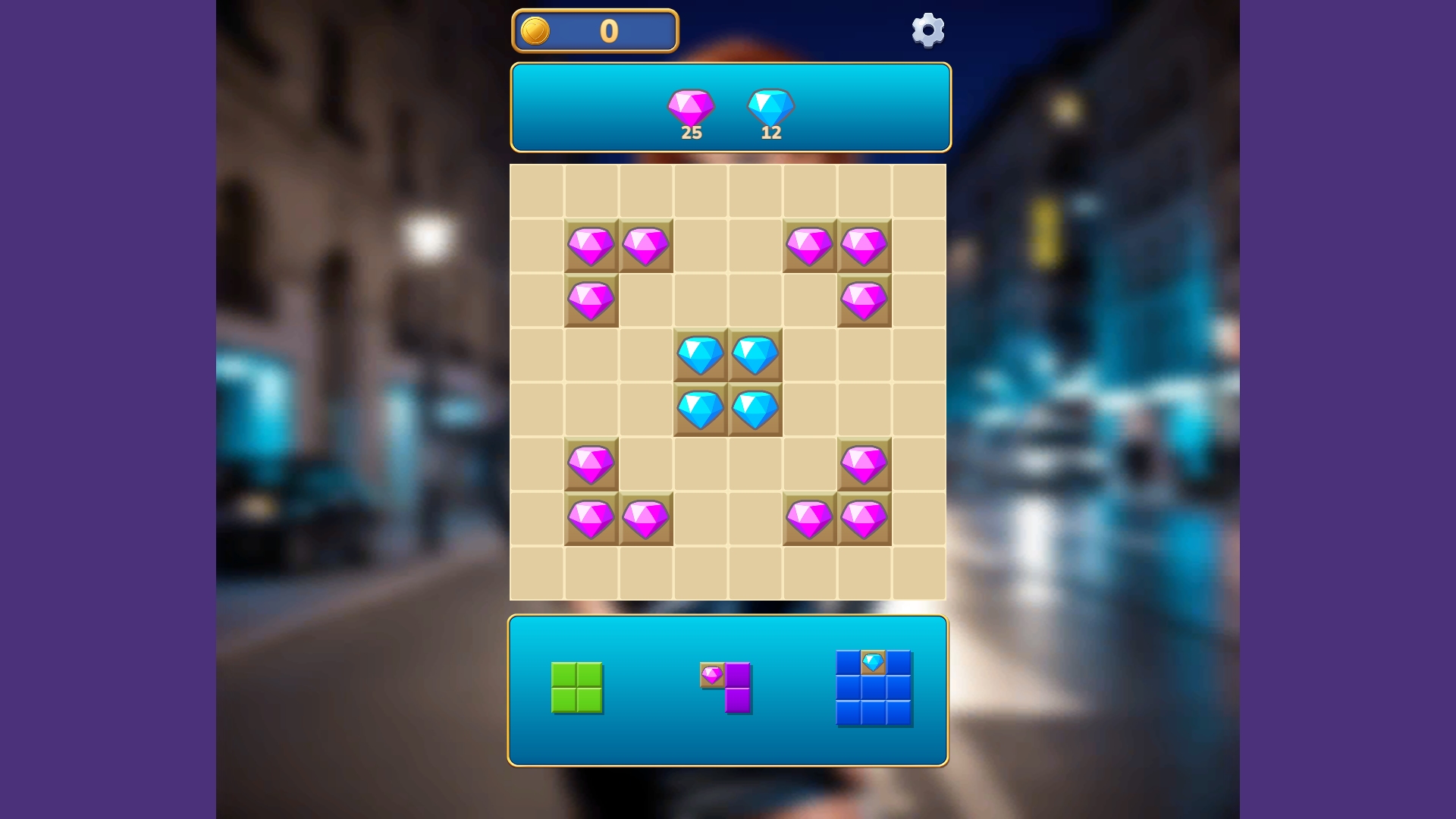1456x819 pixels.
Task: Click the top-left pink gem on the board
Action: point(592,244)
